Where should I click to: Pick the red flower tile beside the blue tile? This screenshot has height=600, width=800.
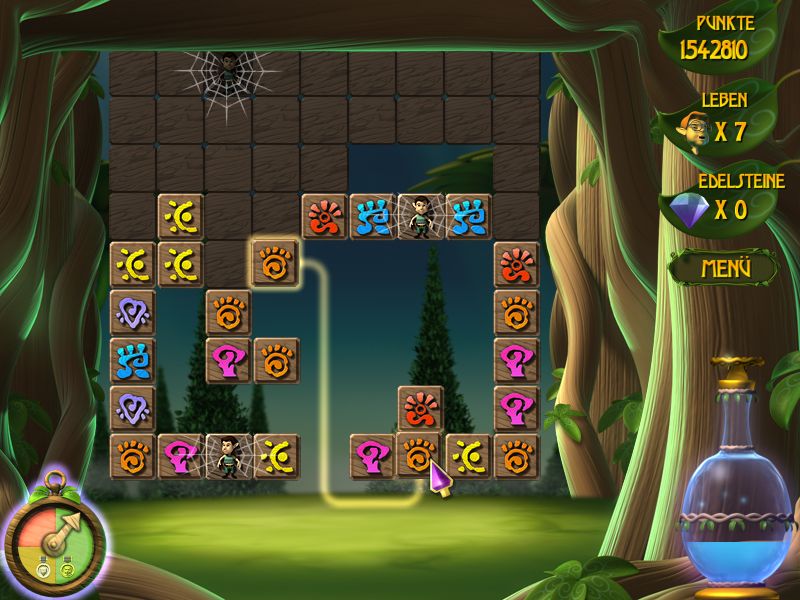[324, 216]
